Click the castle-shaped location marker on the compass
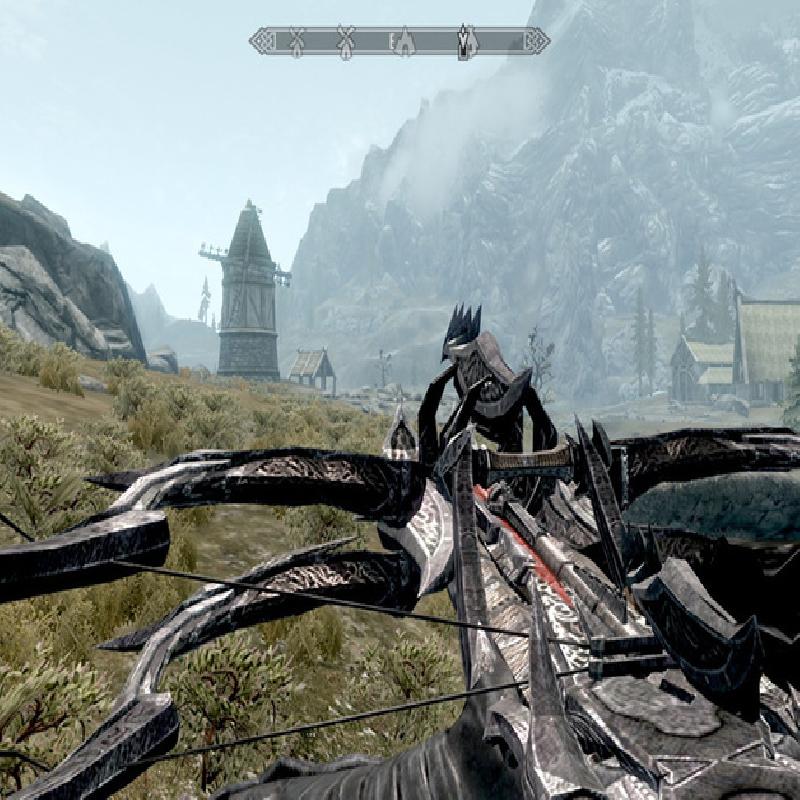The height and width of the screenshot is (800, 800). (405, 42)
